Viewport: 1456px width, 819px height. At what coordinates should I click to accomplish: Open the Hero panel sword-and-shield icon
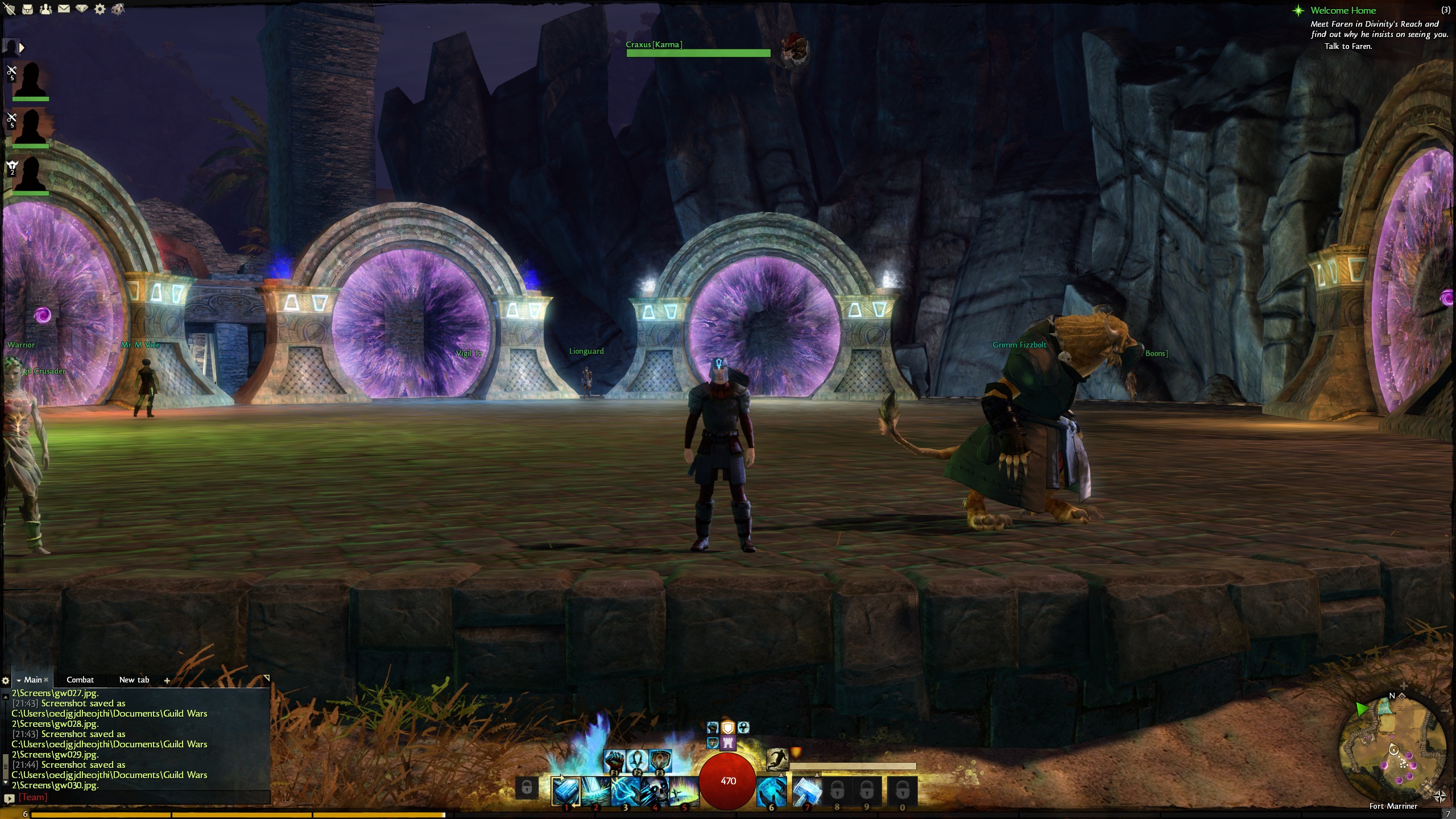10,9
